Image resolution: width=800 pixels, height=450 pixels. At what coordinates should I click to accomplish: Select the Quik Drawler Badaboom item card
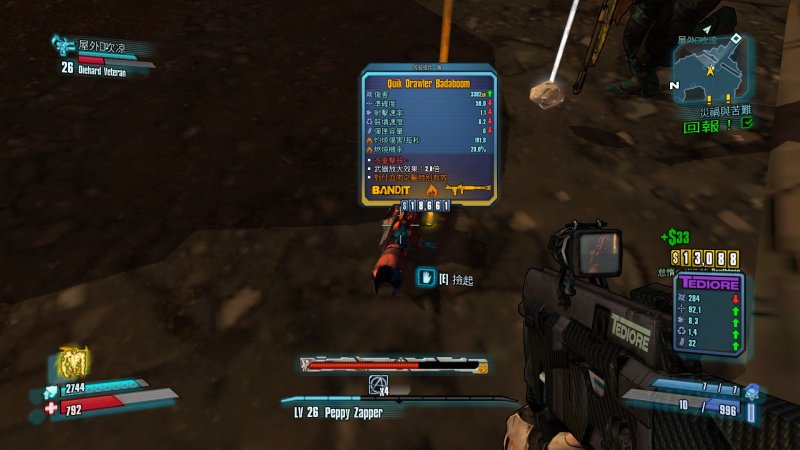428,135
